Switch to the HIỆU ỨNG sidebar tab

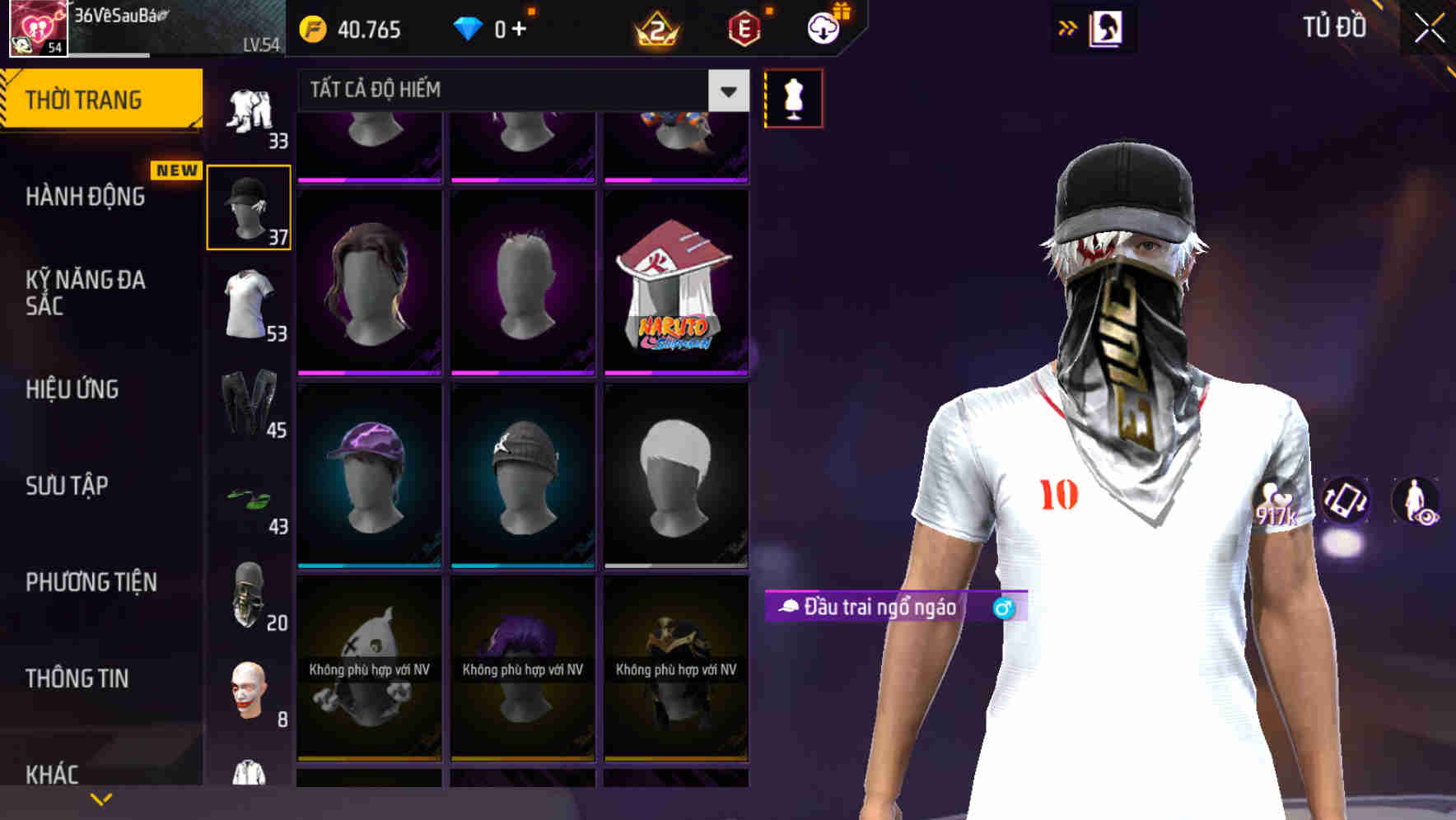pyautogui.click(x=72, y=389)
